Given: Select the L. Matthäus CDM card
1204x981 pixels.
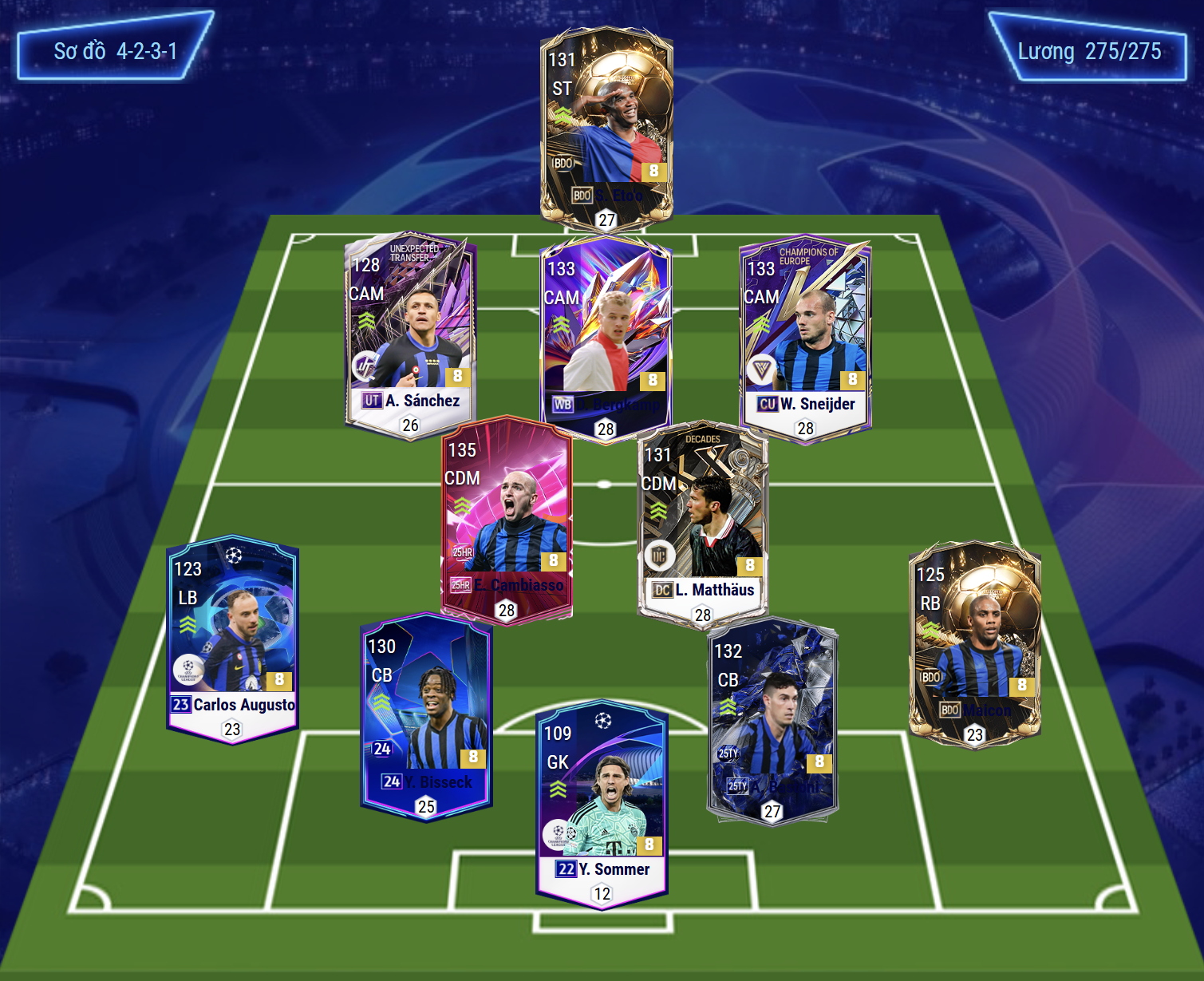Looking at the screenshot, I should (702, 523).
